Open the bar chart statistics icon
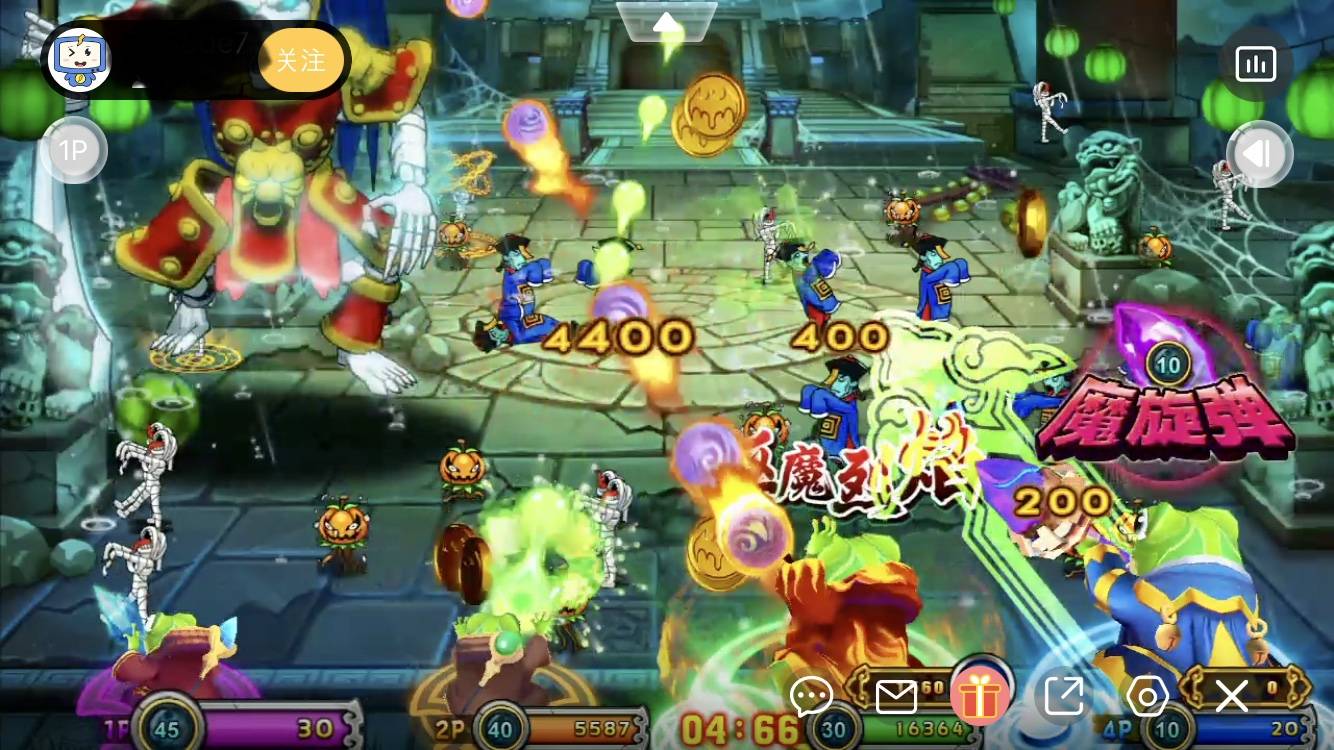This screenshot has height=750, width=1334. [x=1256, y=64]
